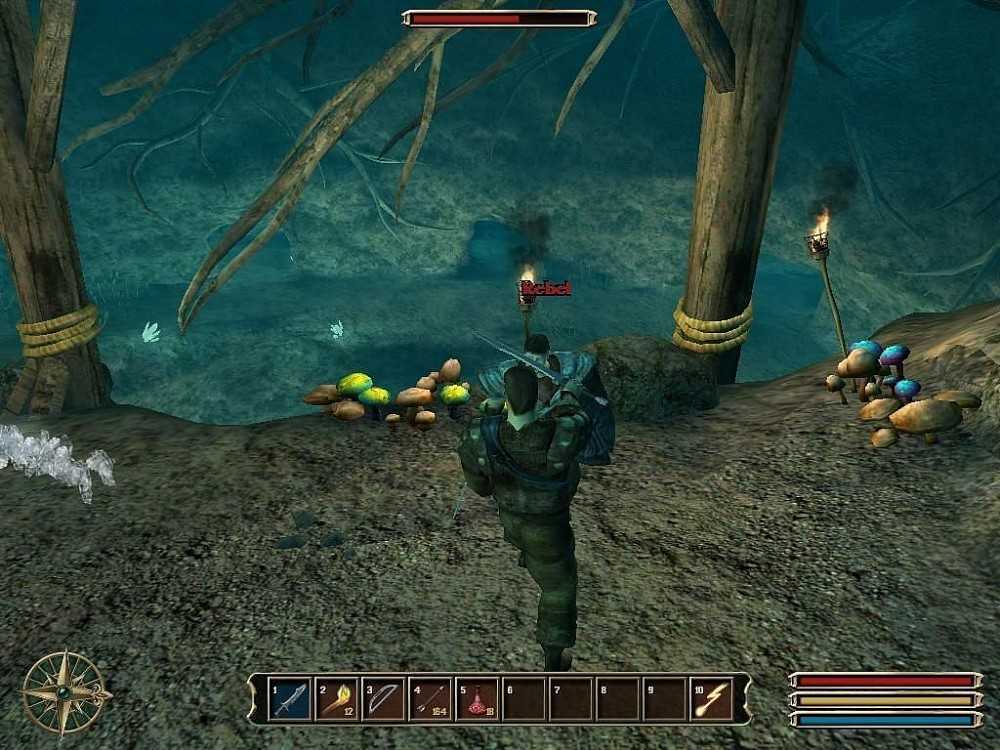Equip the torch from slot 2
Image resolution: width=1000 pixels, height=750 pixels.
[x=337, y=698]
